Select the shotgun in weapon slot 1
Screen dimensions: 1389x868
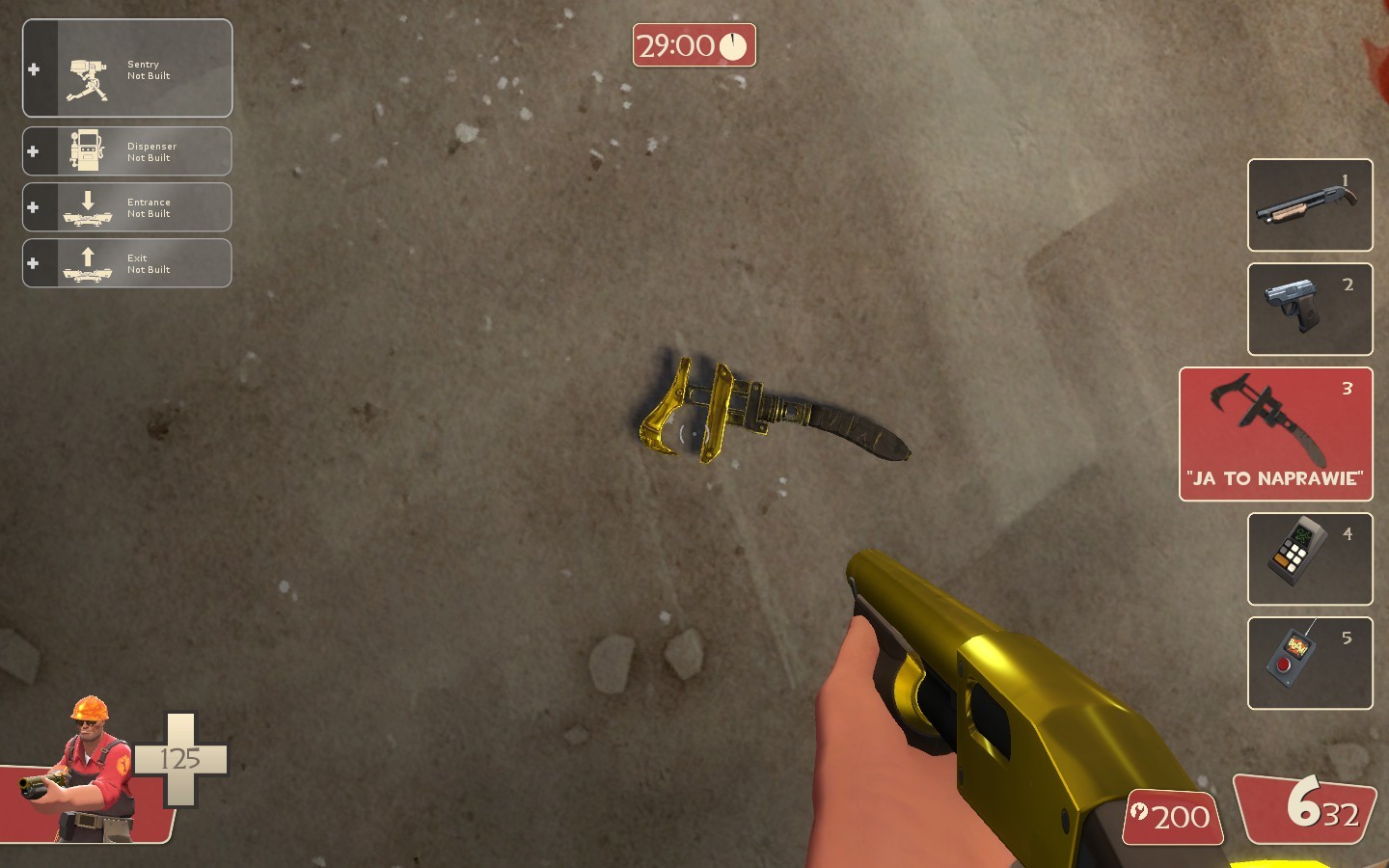point(1309,204)
